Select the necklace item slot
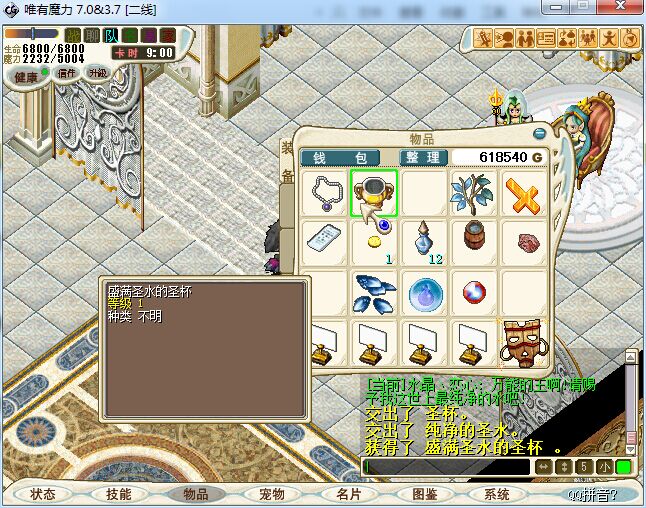Viewport: 646px width, 508px height. point(325,193)
